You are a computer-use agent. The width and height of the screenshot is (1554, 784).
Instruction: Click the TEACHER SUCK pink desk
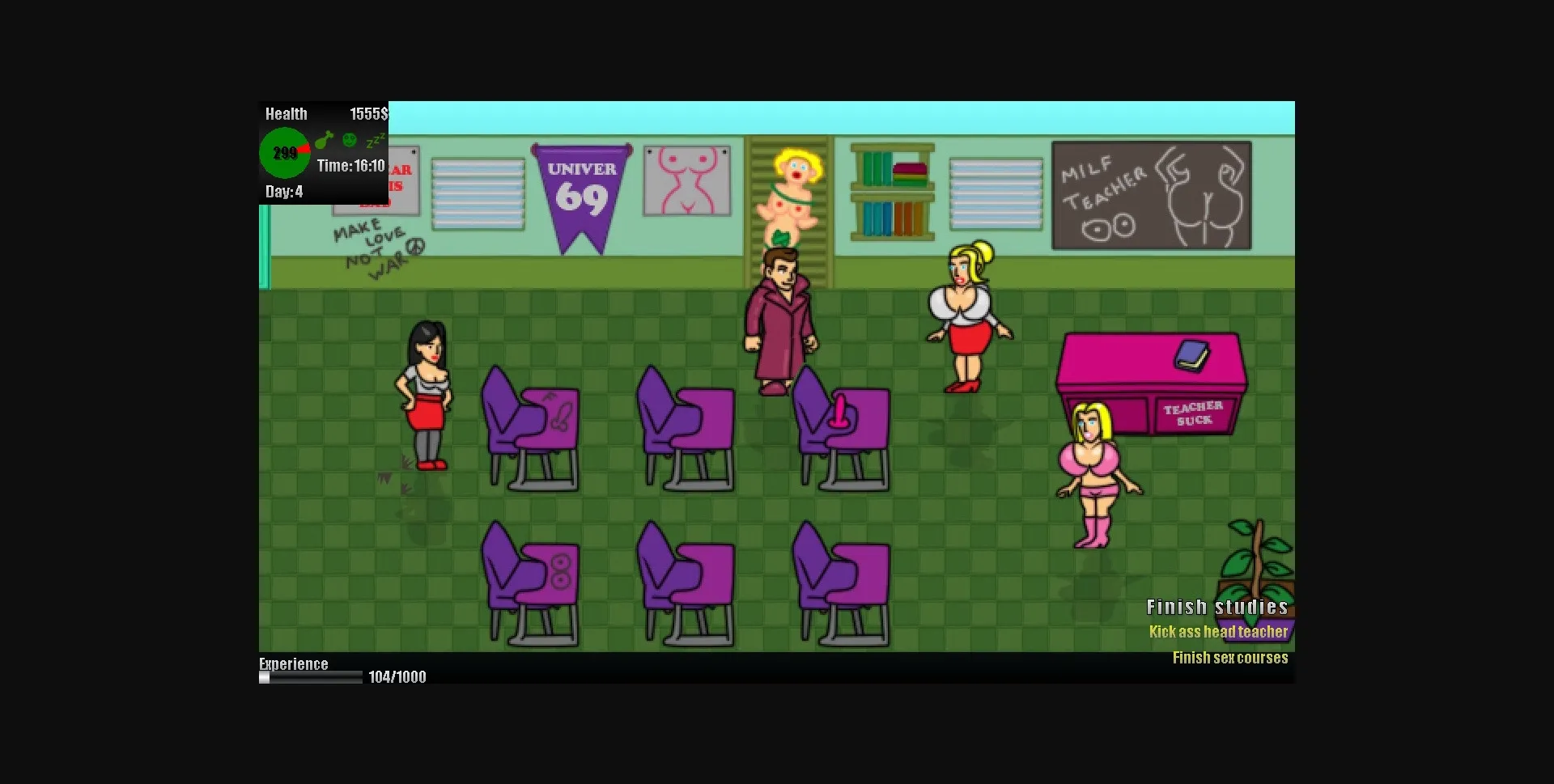point(1153,380)
